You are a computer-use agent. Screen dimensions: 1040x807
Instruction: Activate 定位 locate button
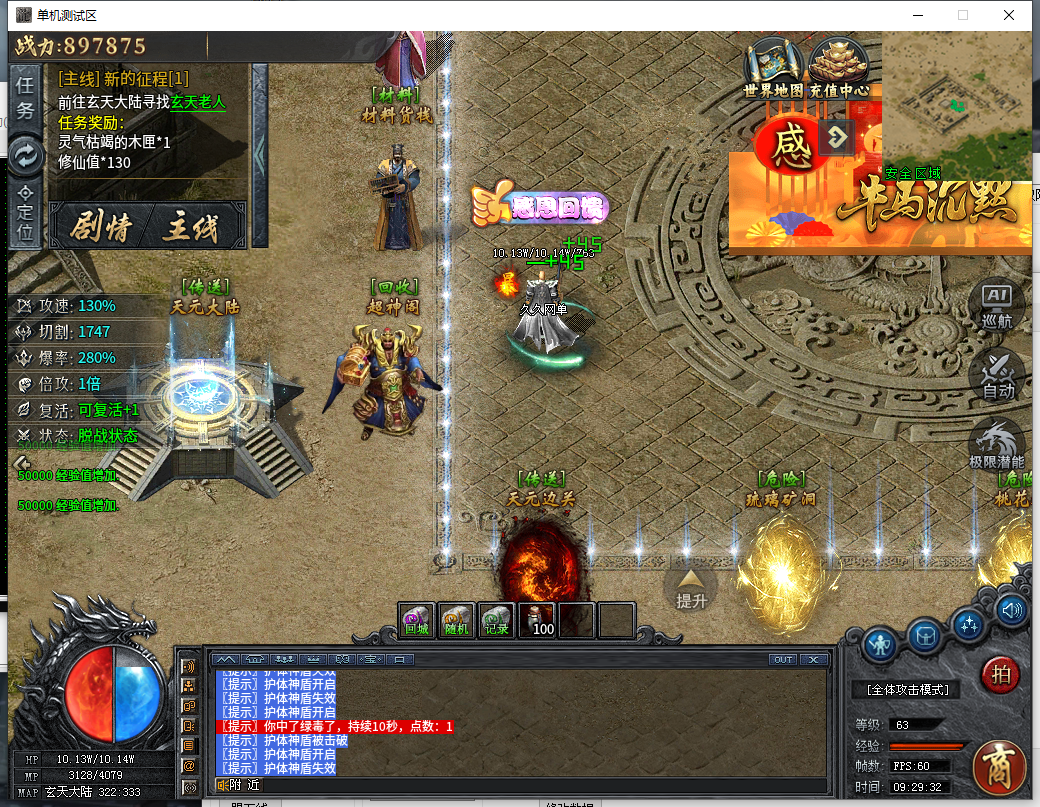(26, 214)
